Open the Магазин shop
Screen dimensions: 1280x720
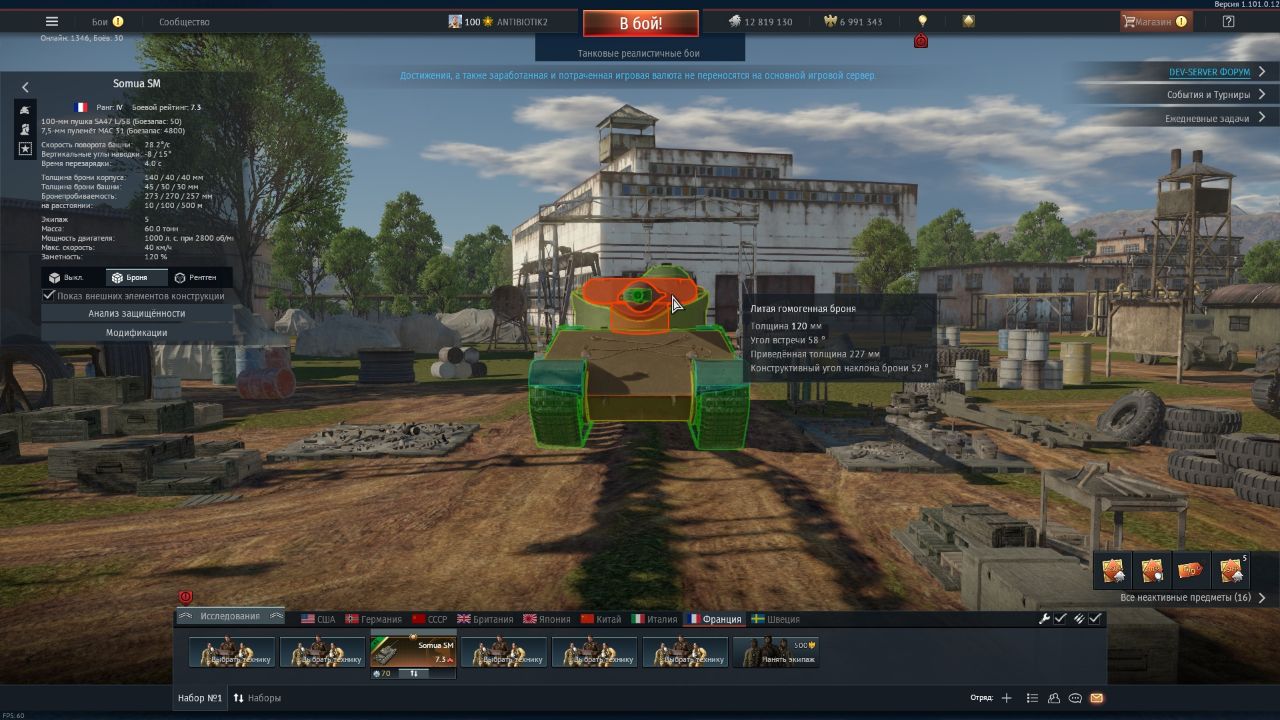[x=1155, y=22]
